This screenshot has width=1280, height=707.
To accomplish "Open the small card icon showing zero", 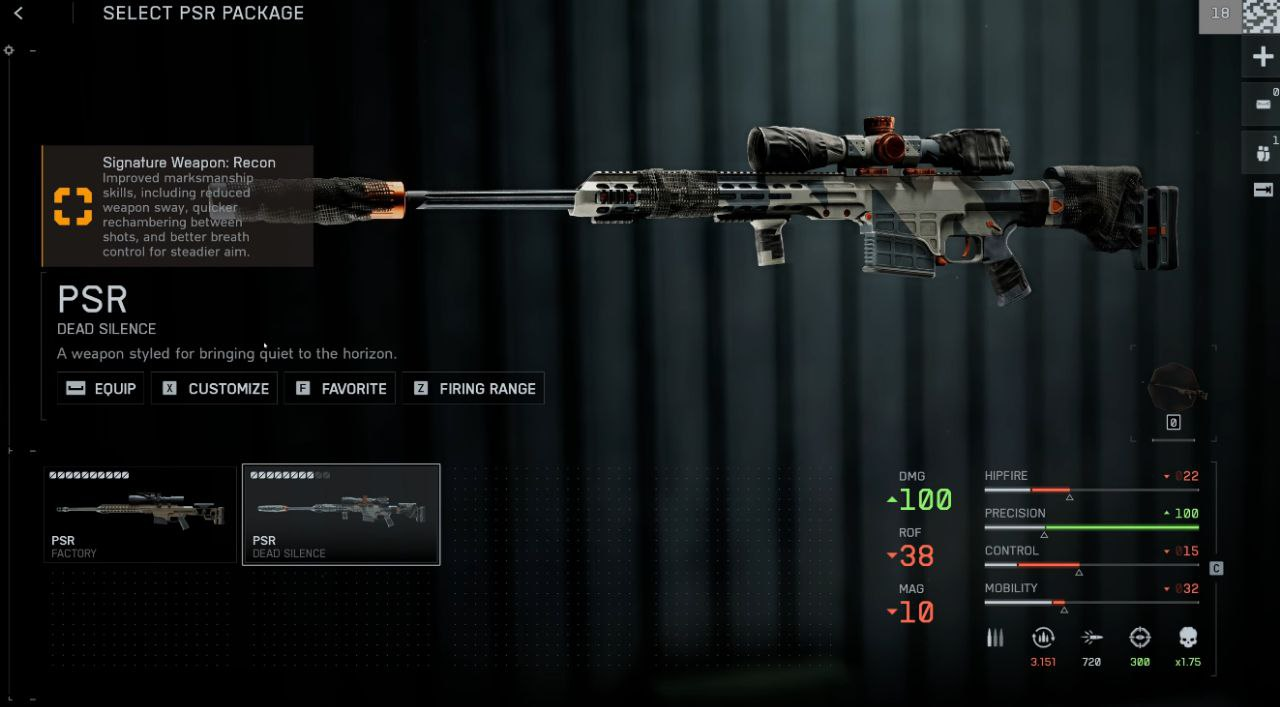I will pyautogui.click(x=1262, y=103).
